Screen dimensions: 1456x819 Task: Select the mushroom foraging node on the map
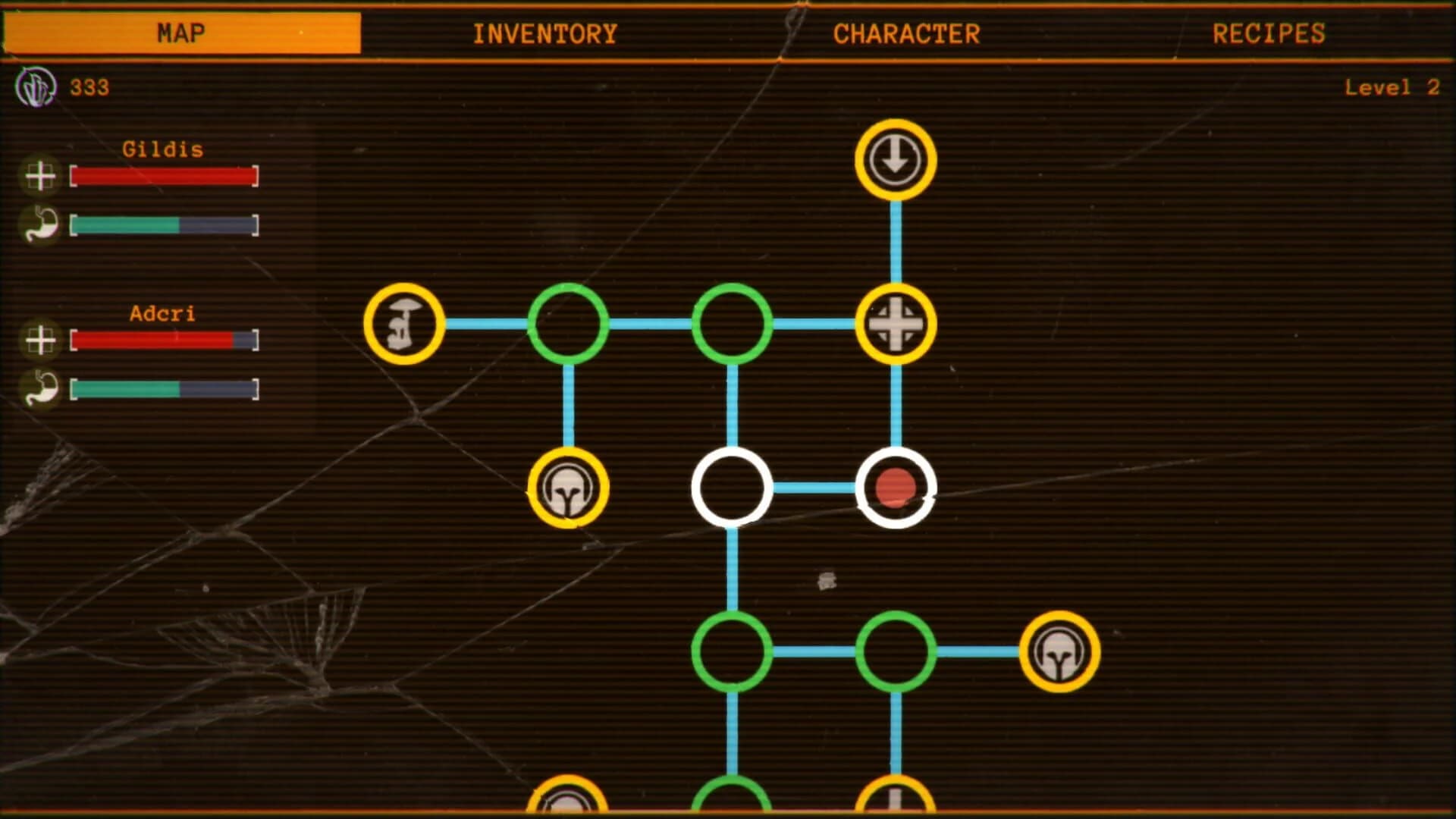[x=404, y=324]
